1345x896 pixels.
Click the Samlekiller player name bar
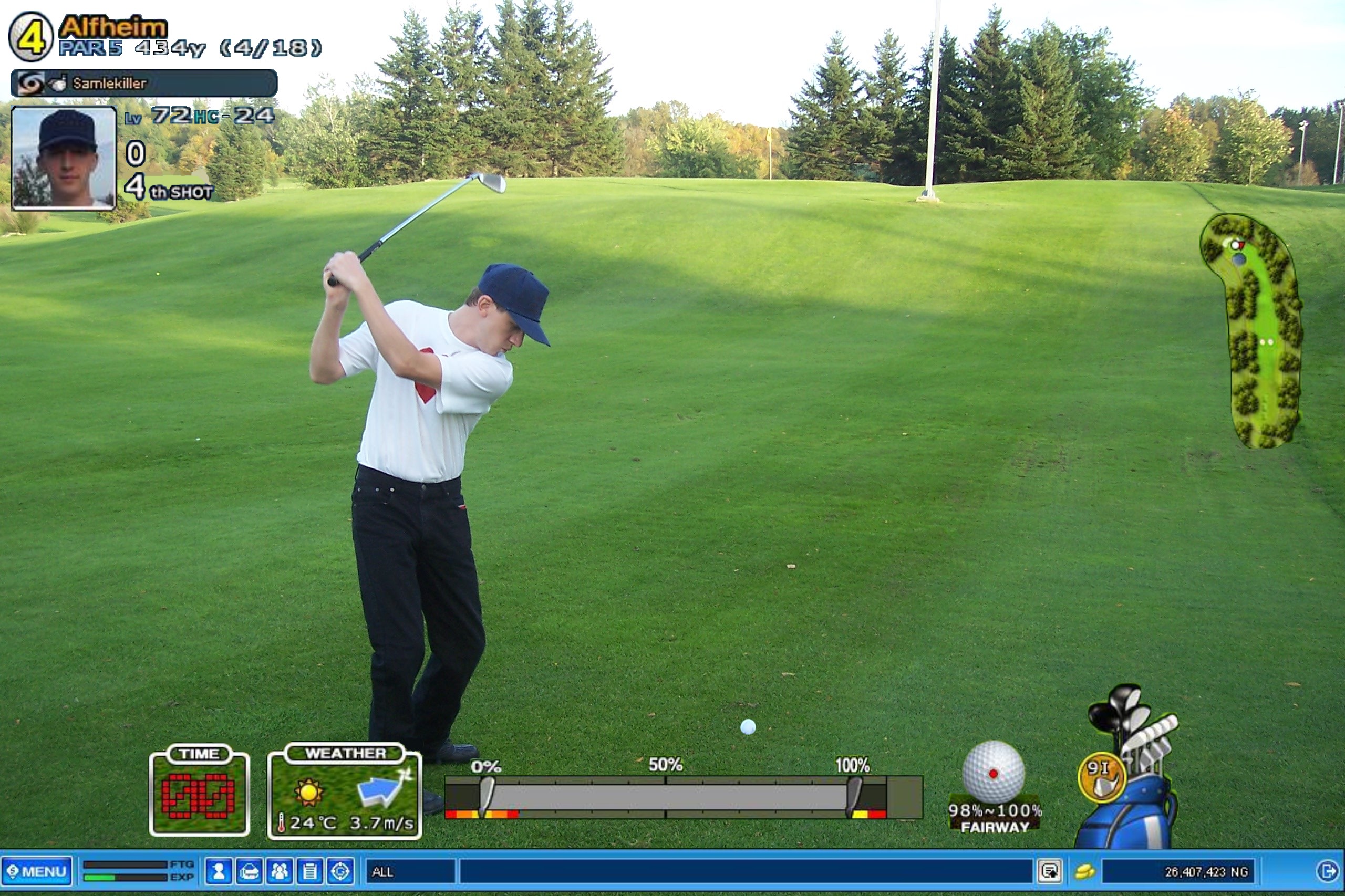(x=144, y=84)
